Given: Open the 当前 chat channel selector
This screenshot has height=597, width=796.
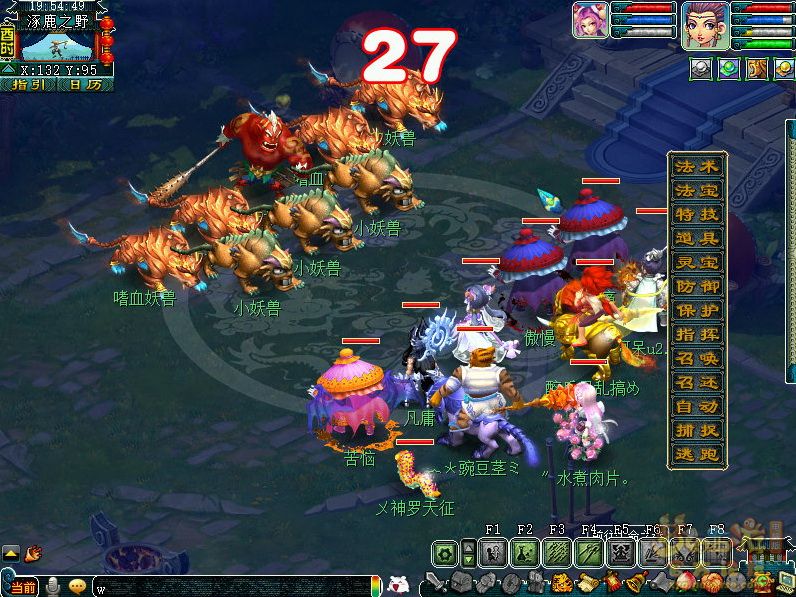Looking at the screenshot, I should (x=22, y=587).
